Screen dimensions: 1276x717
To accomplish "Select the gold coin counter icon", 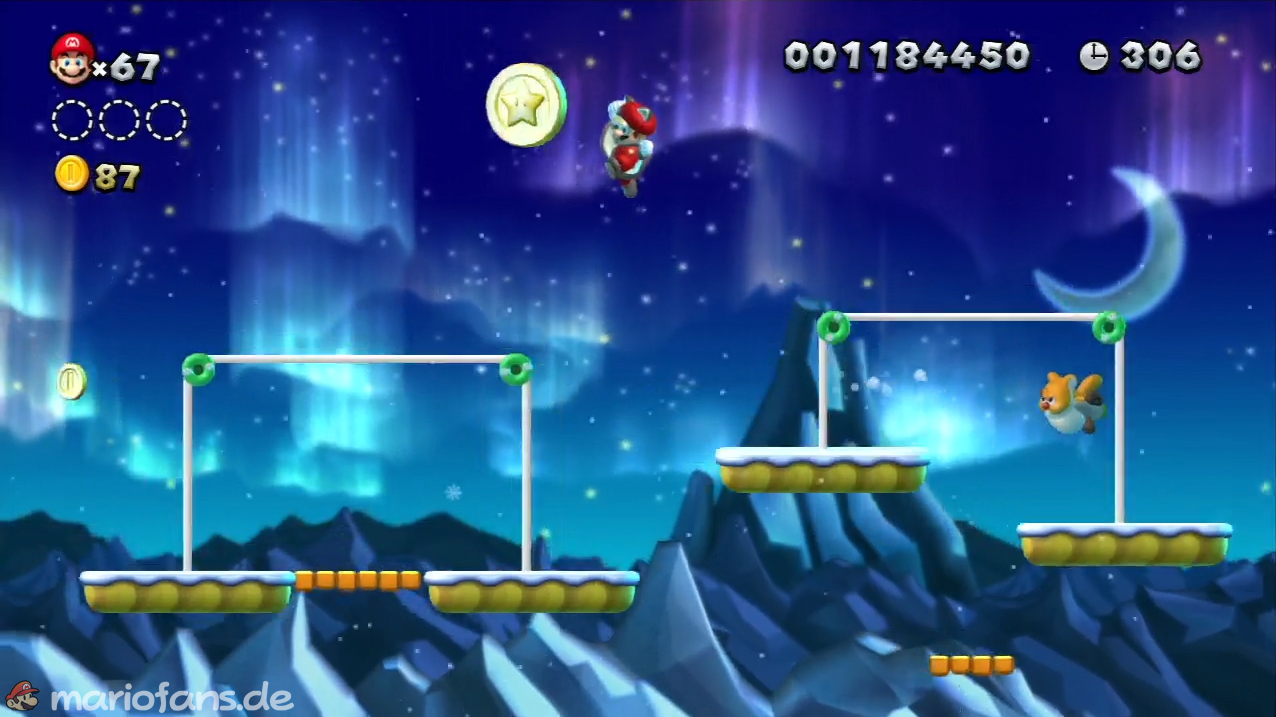I will (71, 175).
